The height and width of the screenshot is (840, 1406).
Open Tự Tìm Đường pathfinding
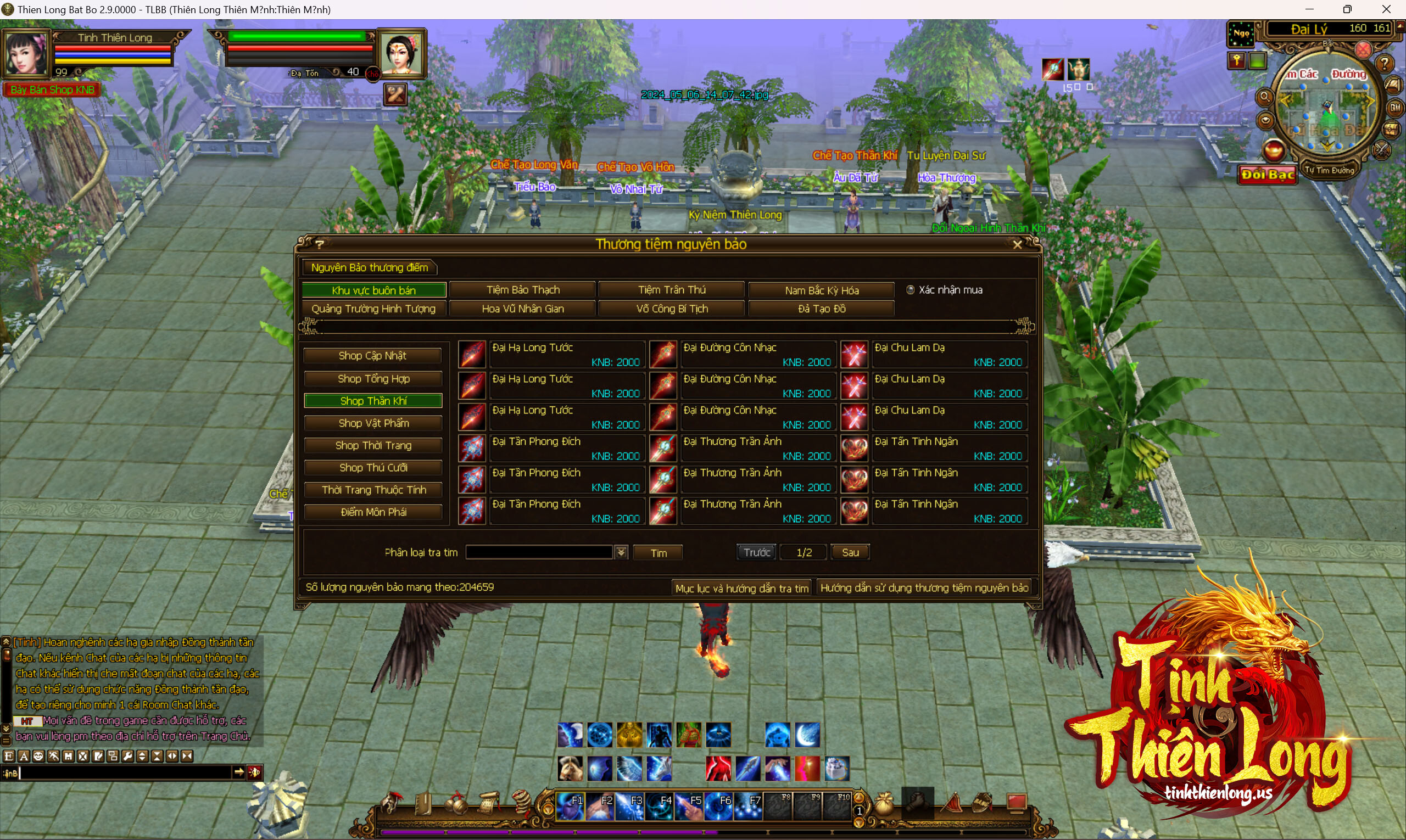(x=1329, y=170)
